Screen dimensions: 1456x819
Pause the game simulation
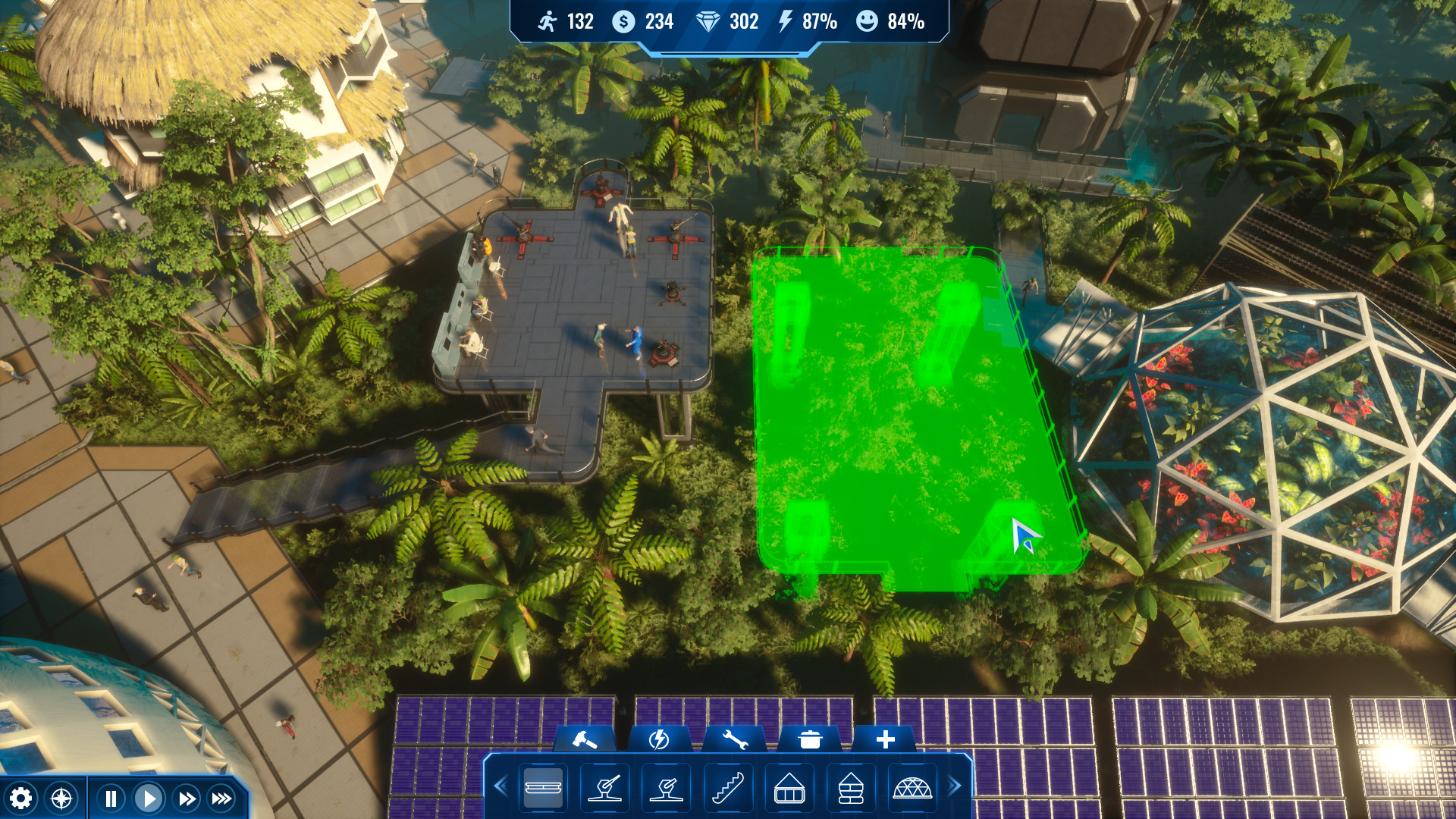(110, 798)
